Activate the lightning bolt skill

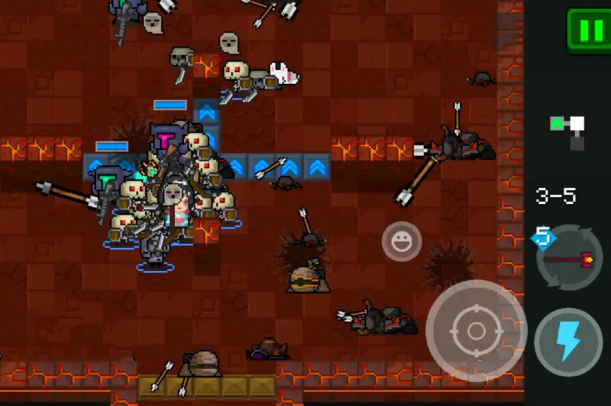click(x=568, y=342)
